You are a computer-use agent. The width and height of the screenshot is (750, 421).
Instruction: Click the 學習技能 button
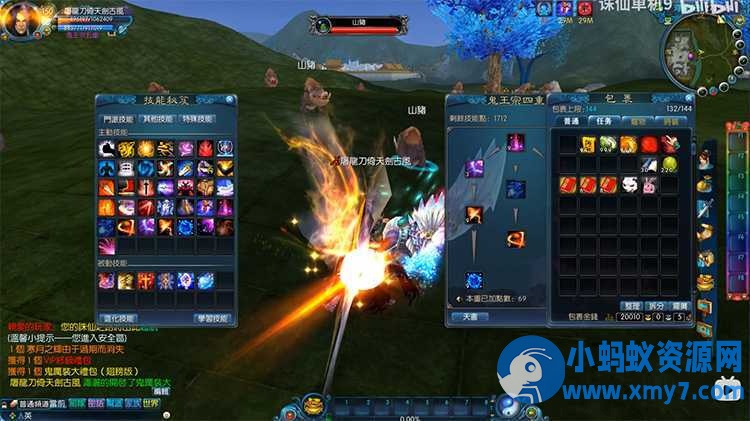coord(211,318)
